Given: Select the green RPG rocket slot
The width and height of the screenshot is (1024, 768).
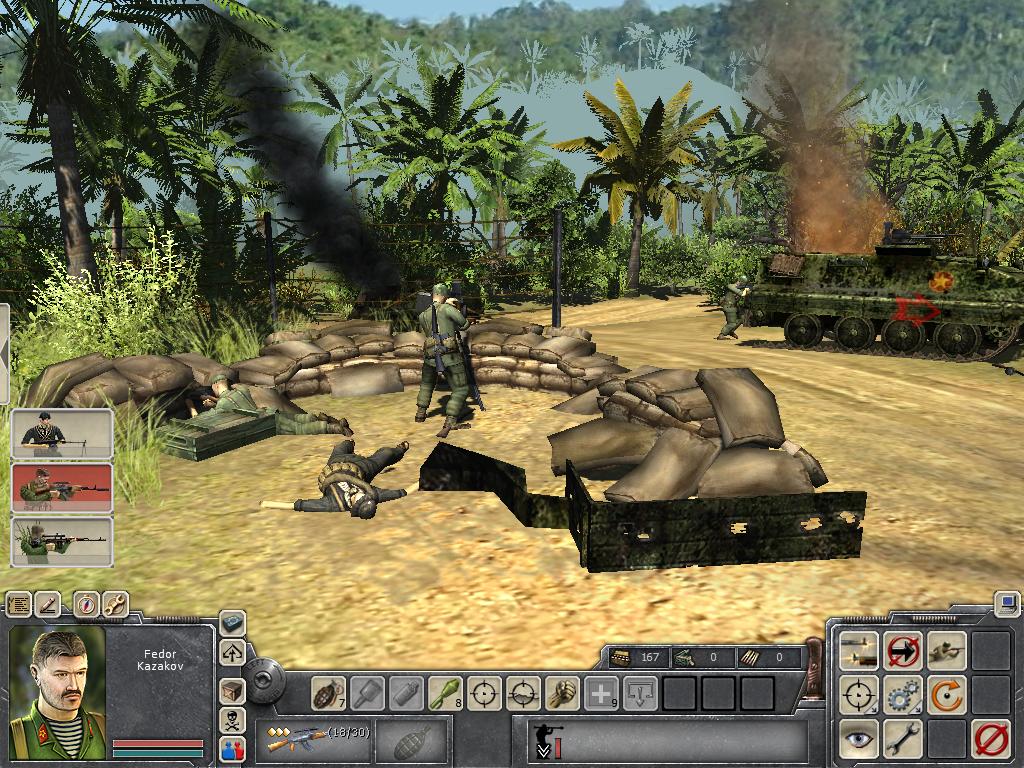Looking at the screenshot, I should coord(445,692).
